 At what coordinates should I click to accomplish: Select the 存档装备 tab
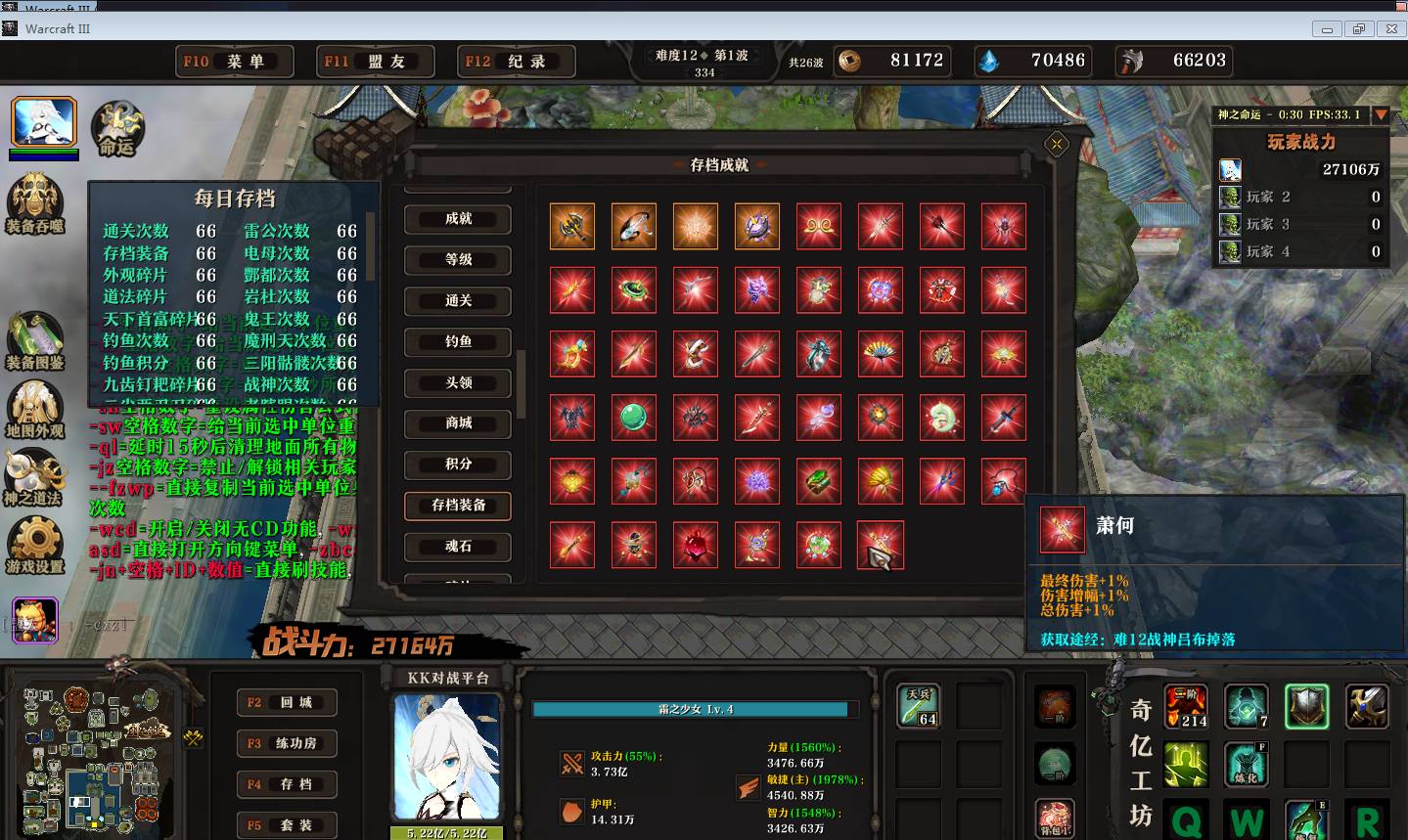tap(458, 506)
